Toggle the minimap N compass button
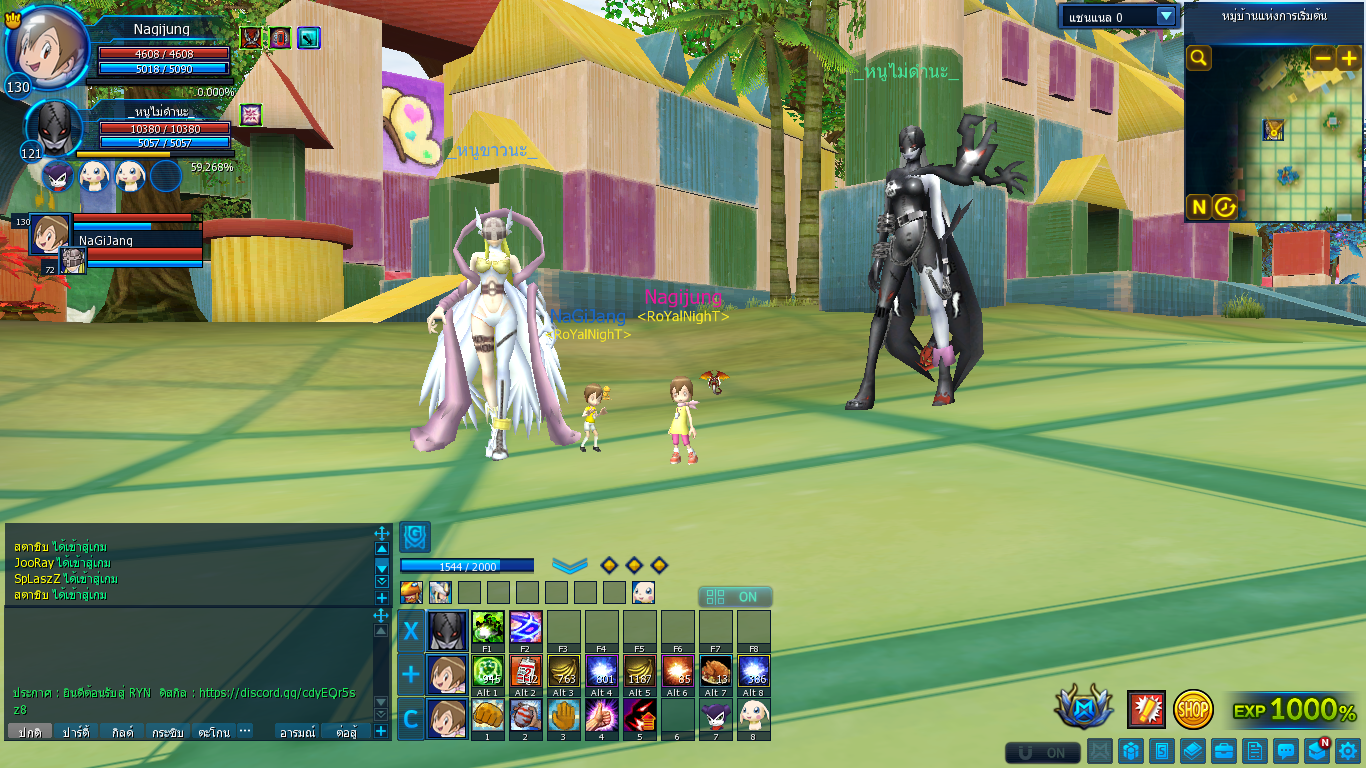 tap(1198, 207)
